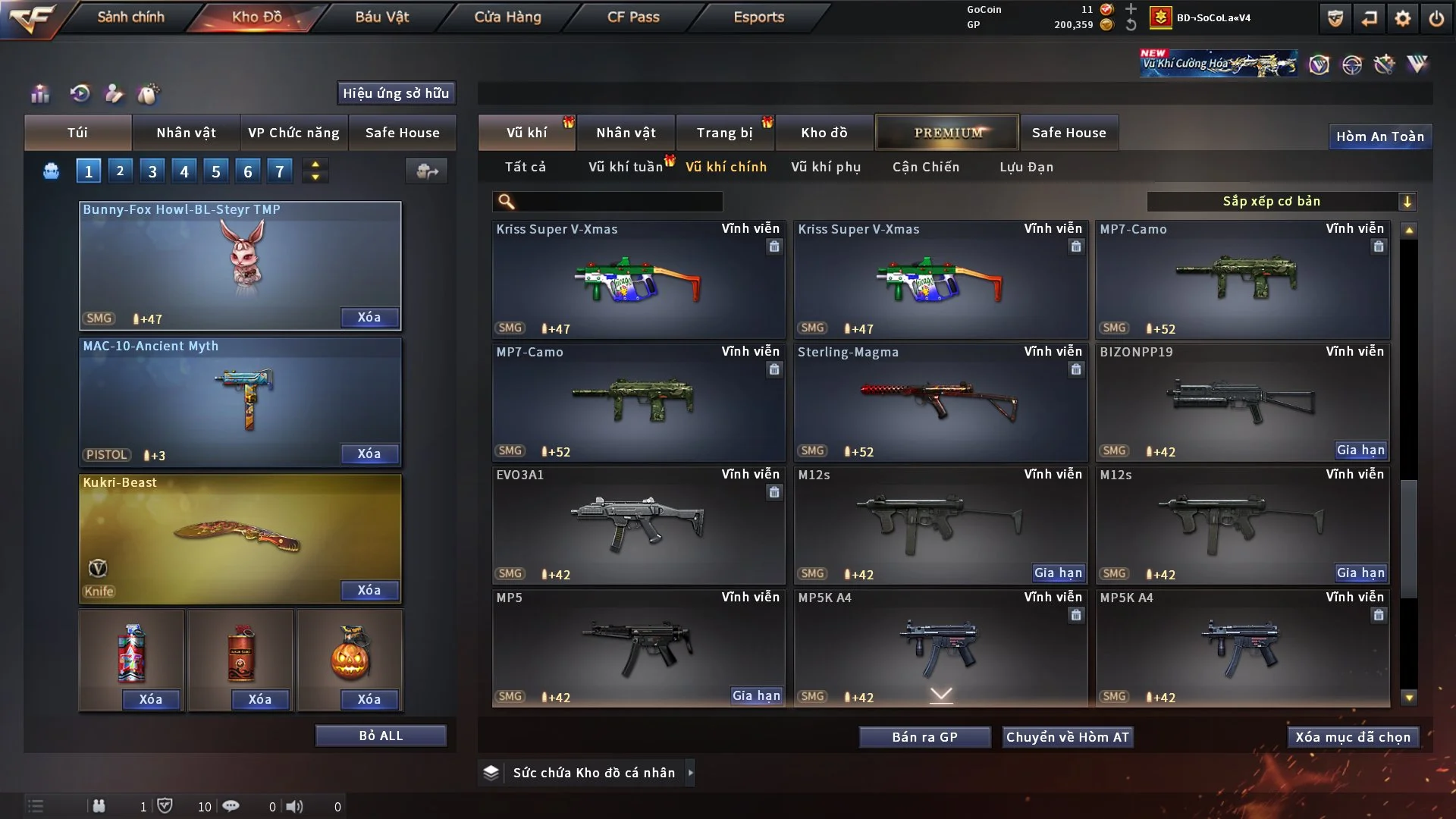Click the replay history icon near top-left
This screenshot has width=1456, height=819.
tap(78, 94)
